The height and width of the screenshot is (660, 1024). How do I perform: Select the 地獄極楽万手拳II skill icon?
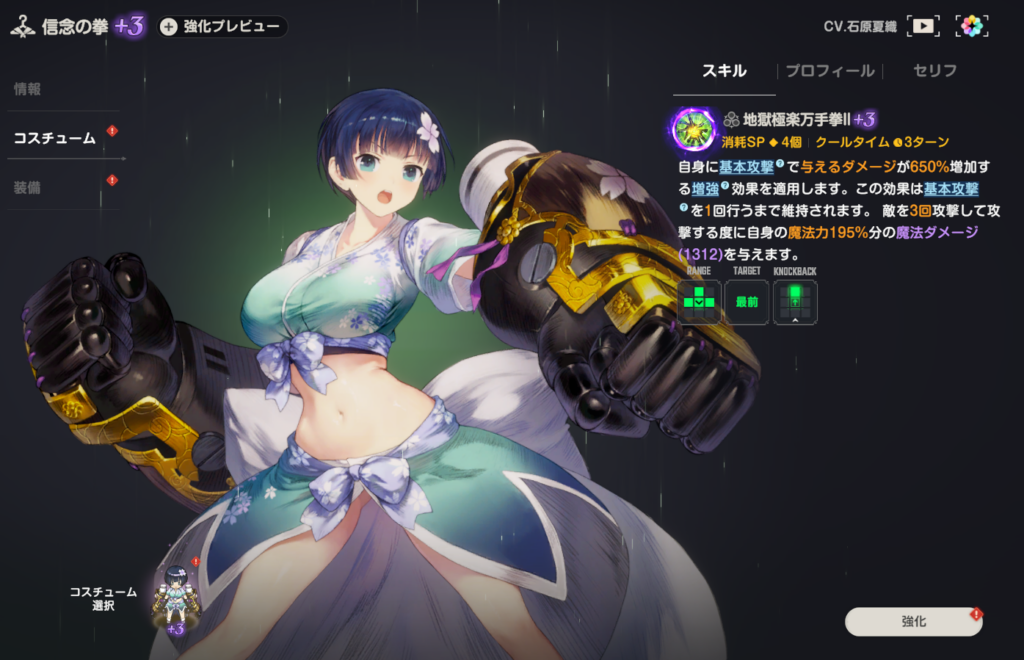tap(693, 129)
